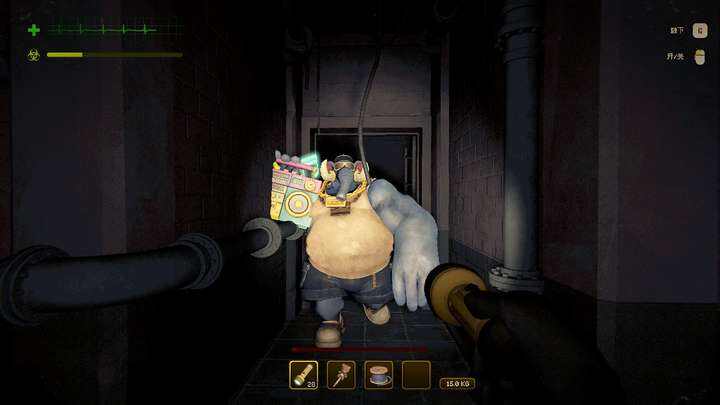
Task: Select the teacup and saucer slot
Action: [x=378, y=375]
